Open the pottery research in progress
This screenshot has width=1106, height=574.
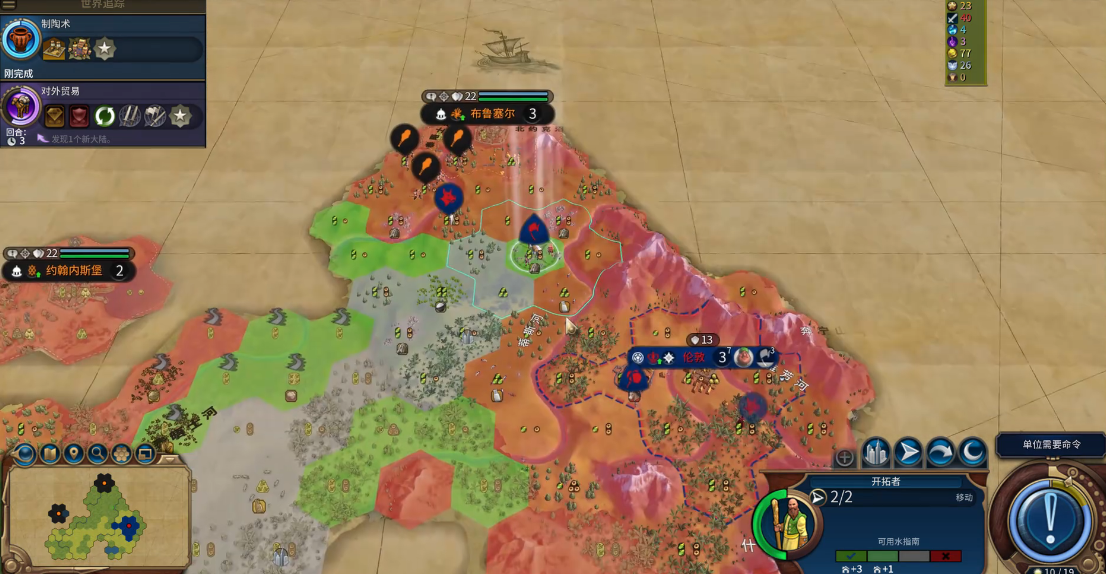21,40
